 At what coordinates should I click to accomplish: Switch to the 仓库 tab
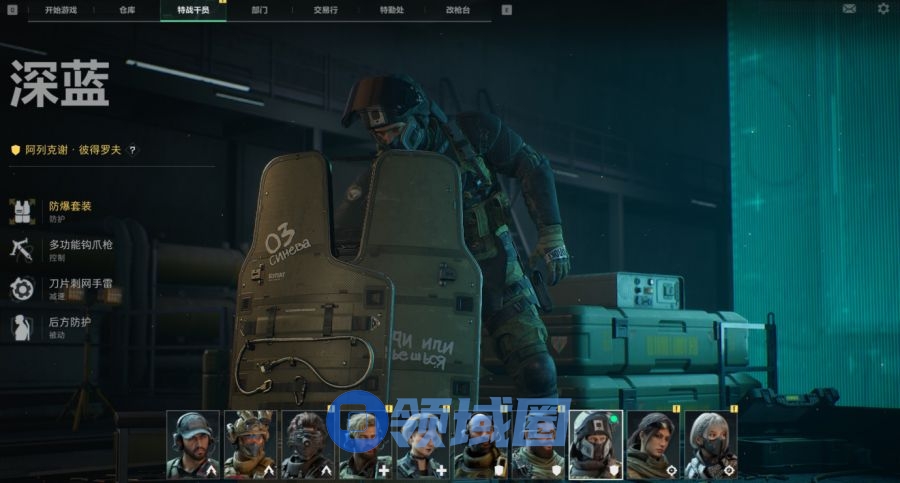(x=127, y=9)
